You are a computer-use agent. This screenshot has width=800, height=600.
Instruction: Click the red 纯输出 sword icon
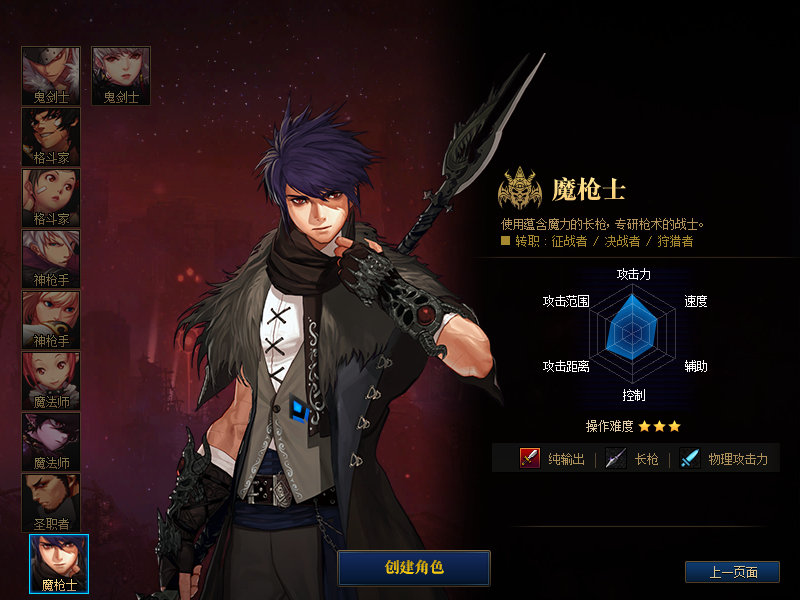[x=530, y=458]
